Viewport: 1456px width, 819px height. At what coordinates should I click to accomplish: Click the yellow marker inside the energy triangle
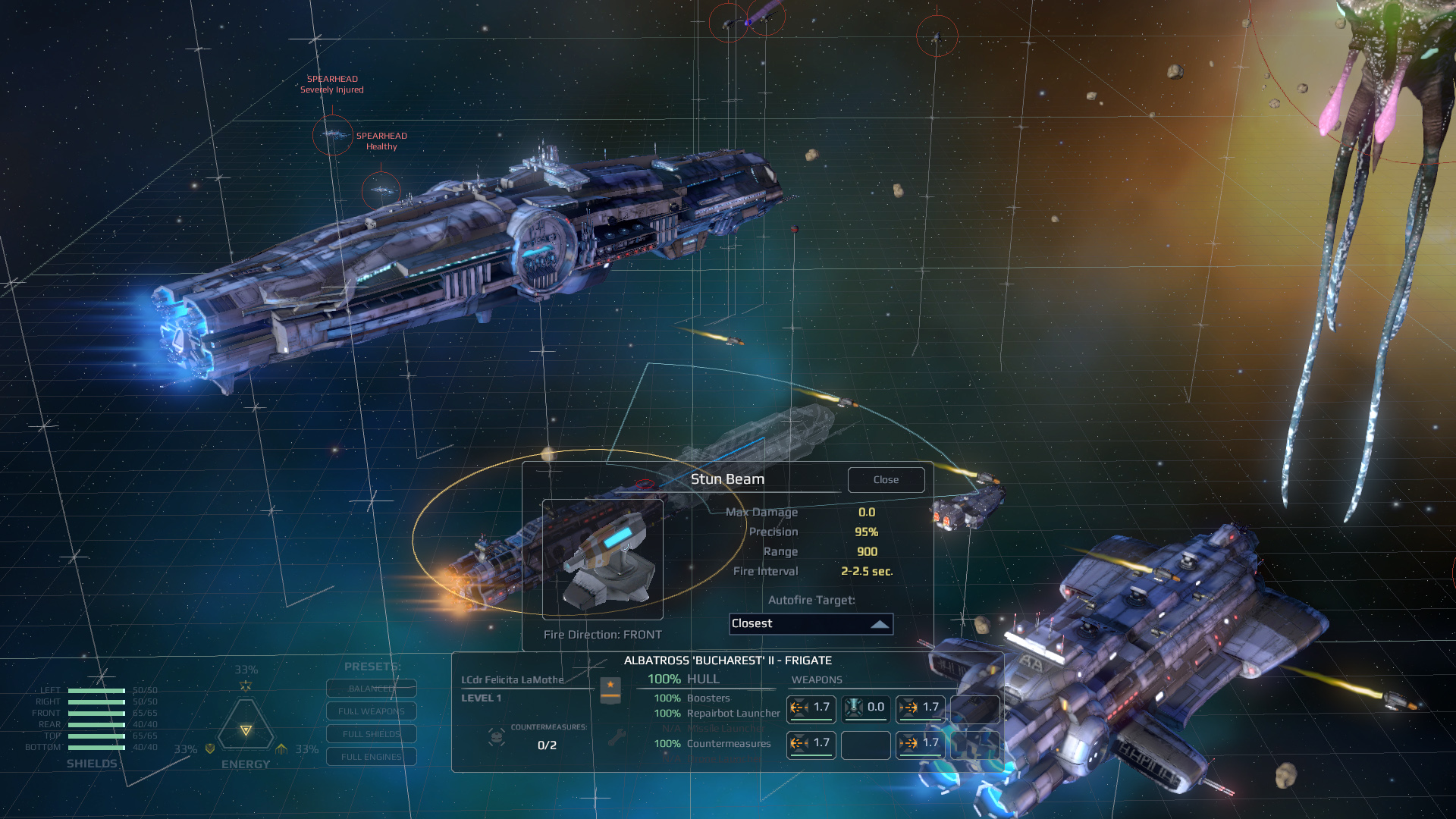click(245, 730)
